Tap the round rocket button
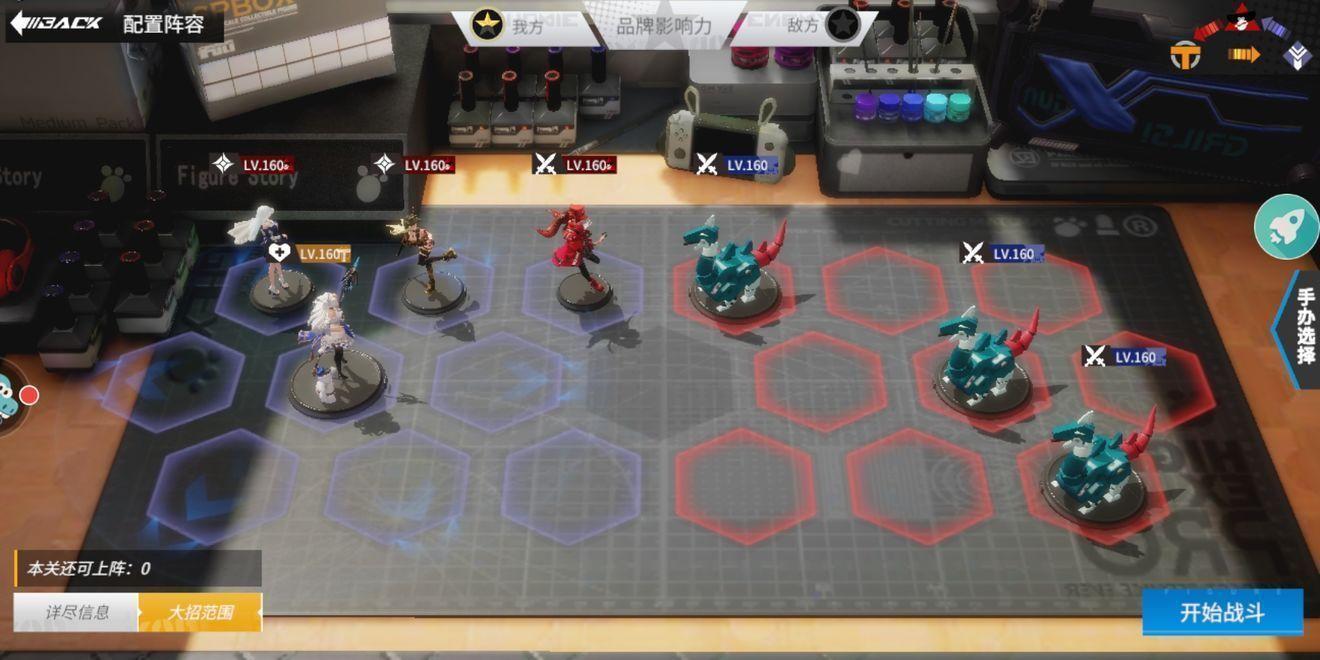Screen dimensions: 1320x660 click(x=1286, y=227)
